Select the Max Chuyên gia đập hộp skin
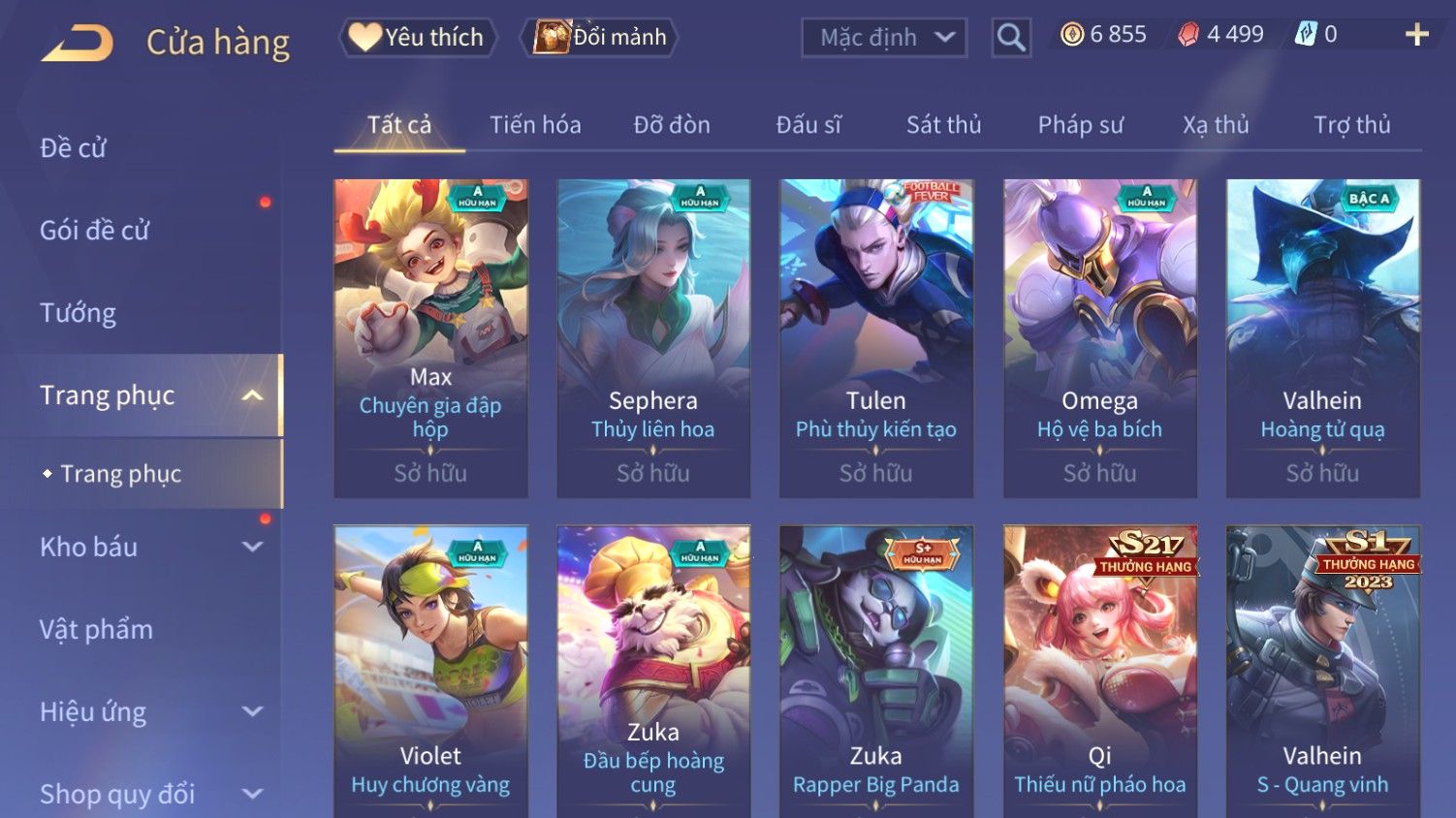The image size is (1456, 818). (x=430, y=337)
